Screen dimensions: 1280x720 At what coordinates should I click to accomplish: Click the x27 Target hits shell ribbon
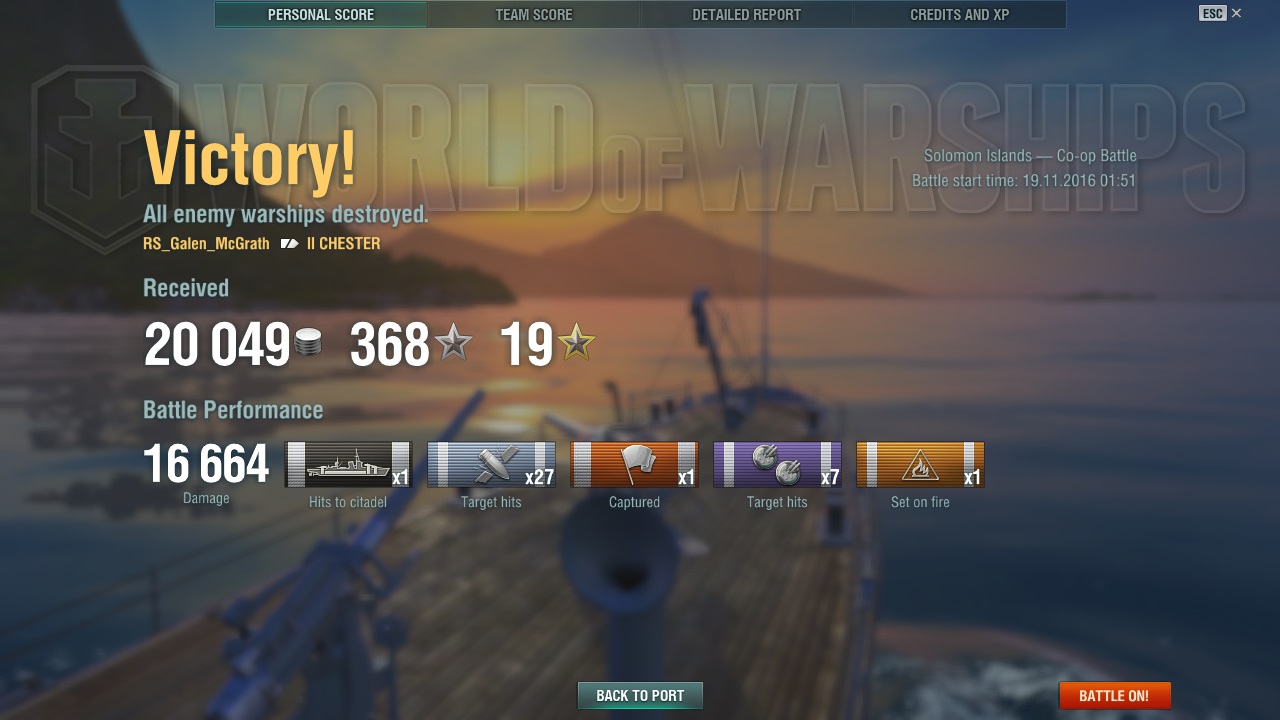coord(491,465)
